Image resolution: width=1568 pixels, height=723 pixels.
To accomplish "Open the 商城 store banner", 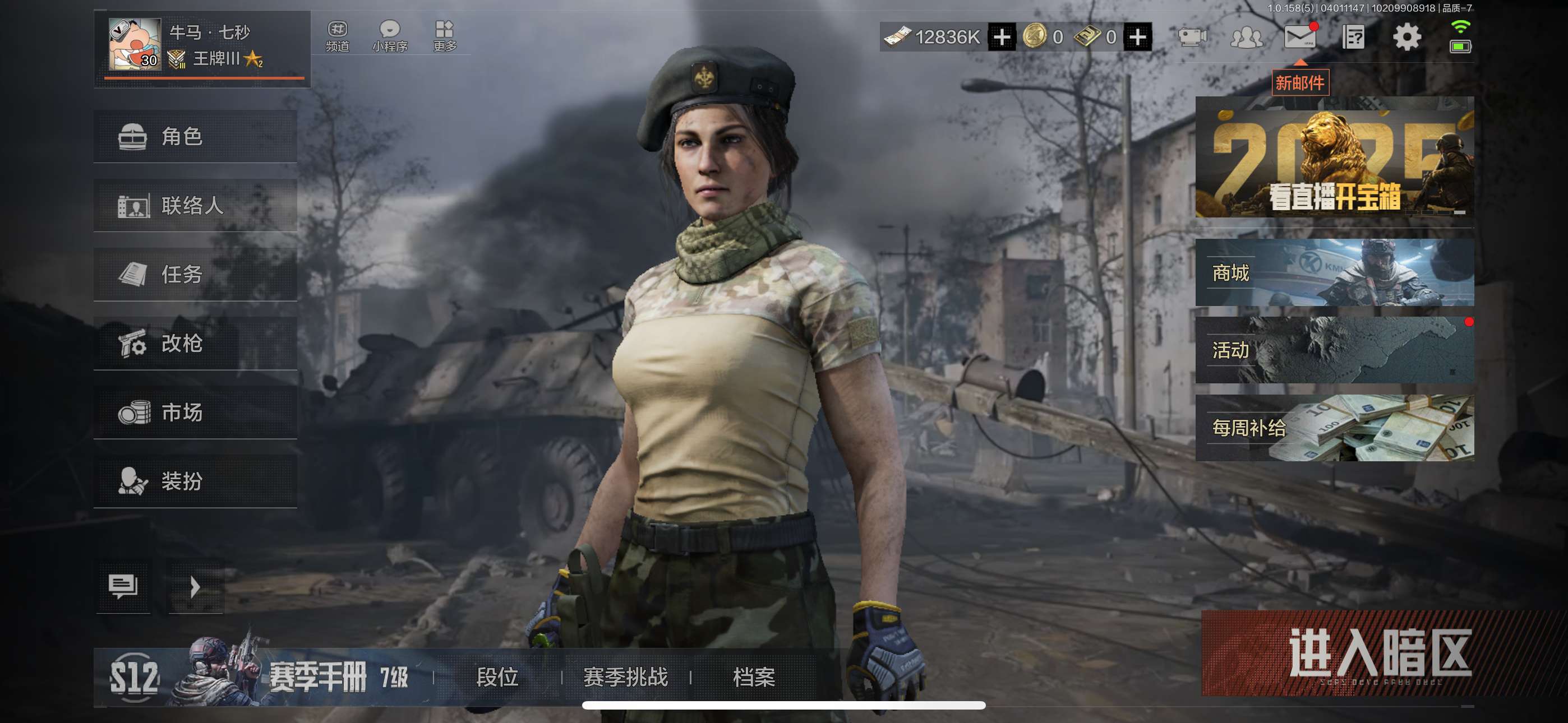I will coord(1334,272).
